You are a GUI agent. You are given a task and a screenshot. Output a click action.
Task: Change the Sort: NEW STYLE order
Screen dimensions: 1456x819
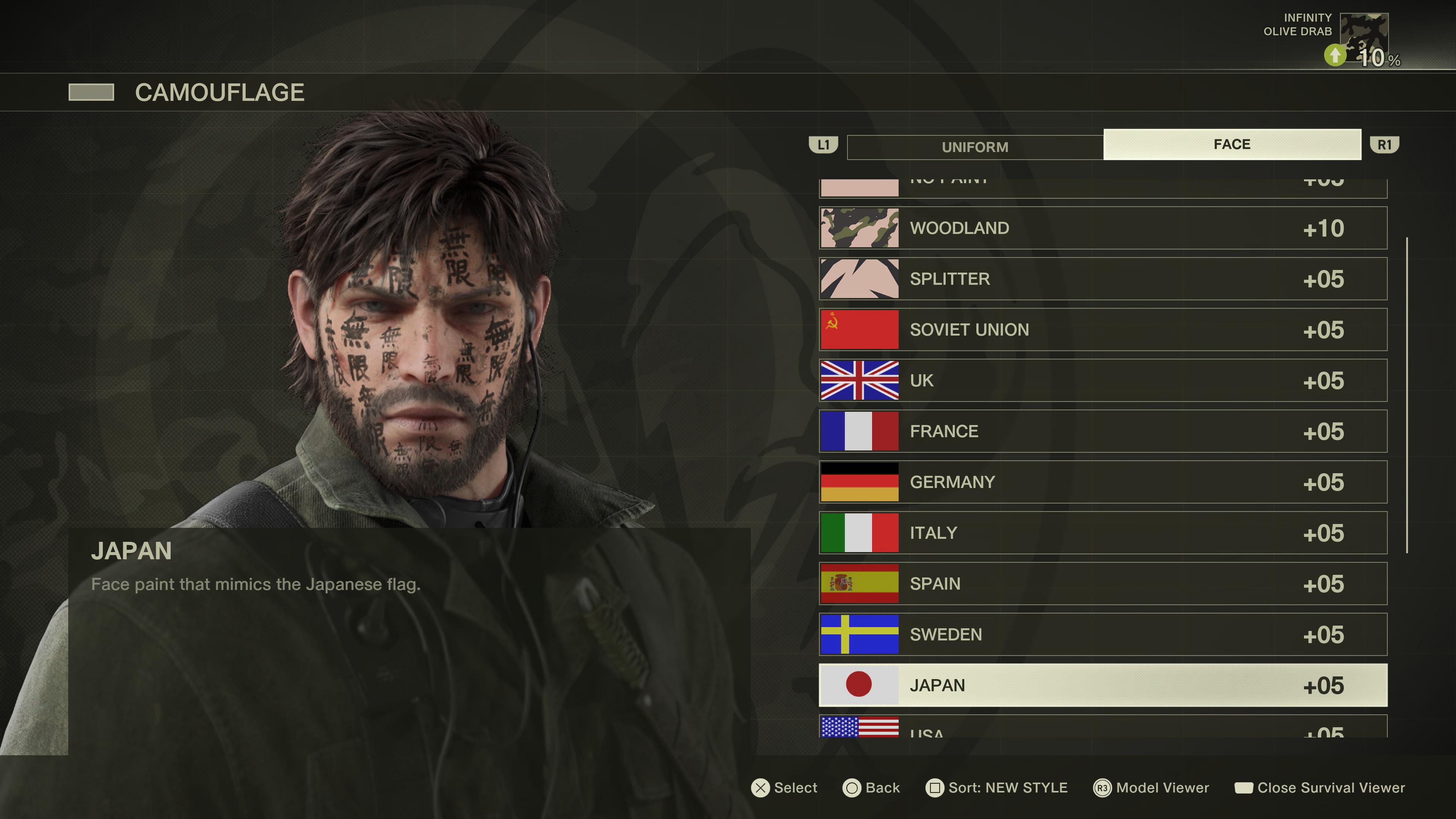[x=996, y=788]
